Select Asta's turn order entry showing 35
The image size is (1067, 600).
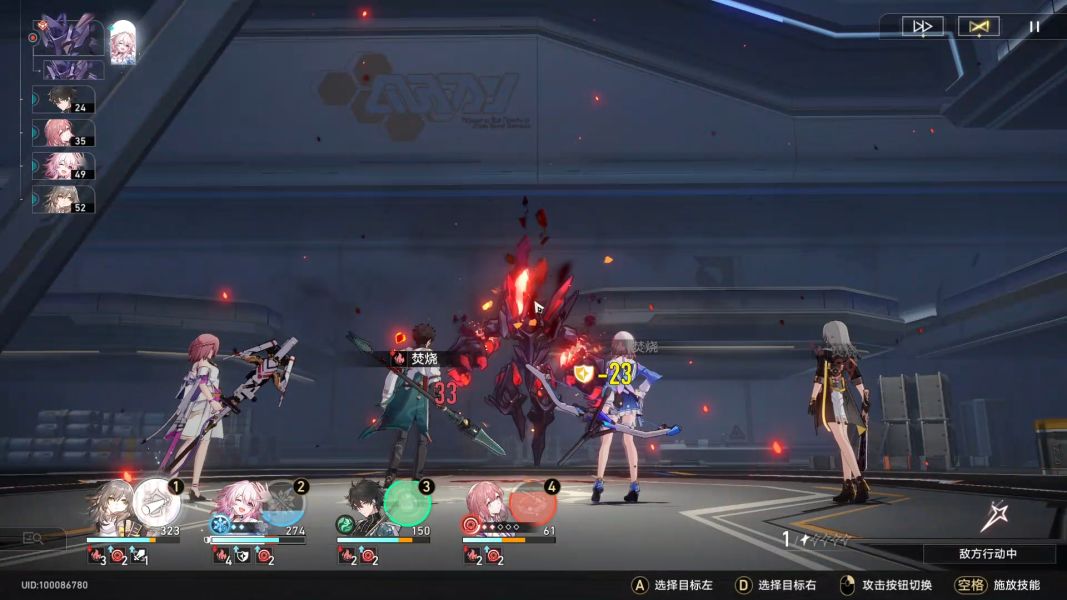click(x=64, y=133)
